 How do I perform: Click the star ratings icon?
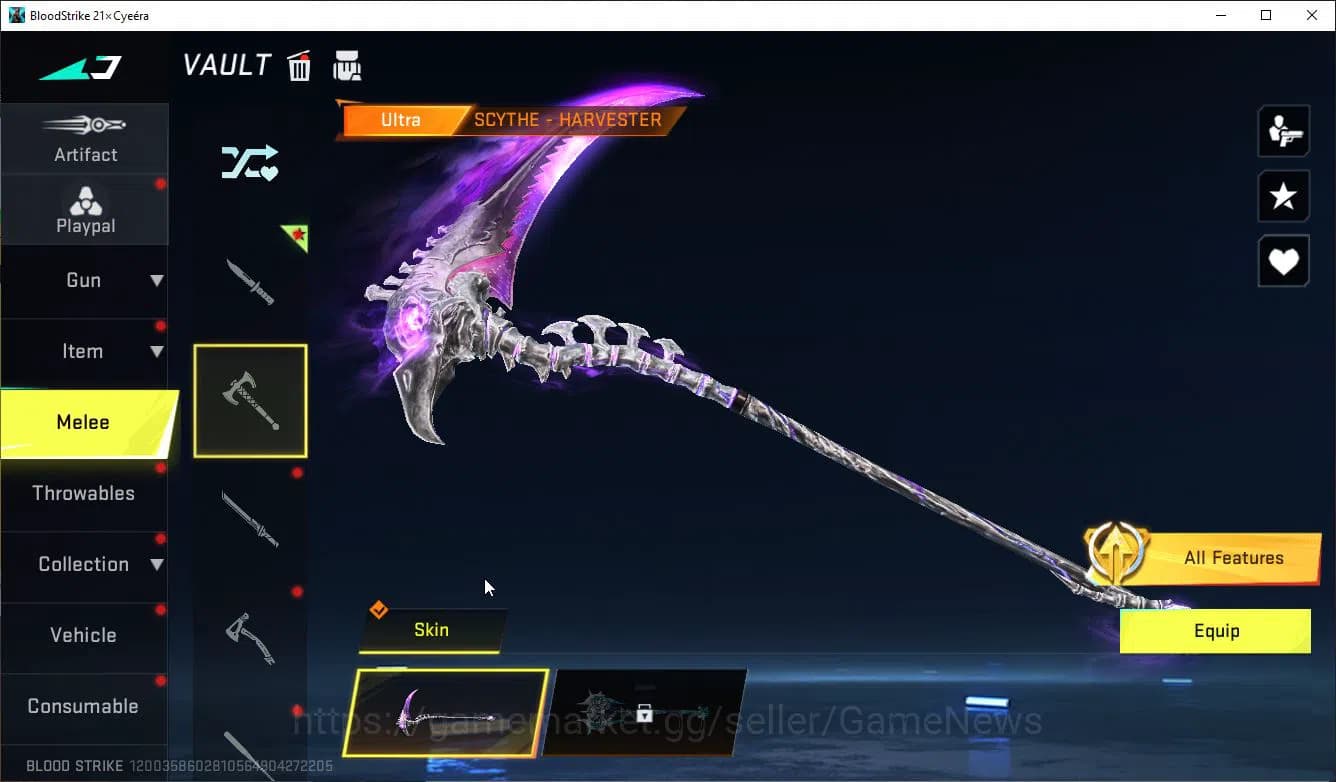click(x=1284, y=196)
